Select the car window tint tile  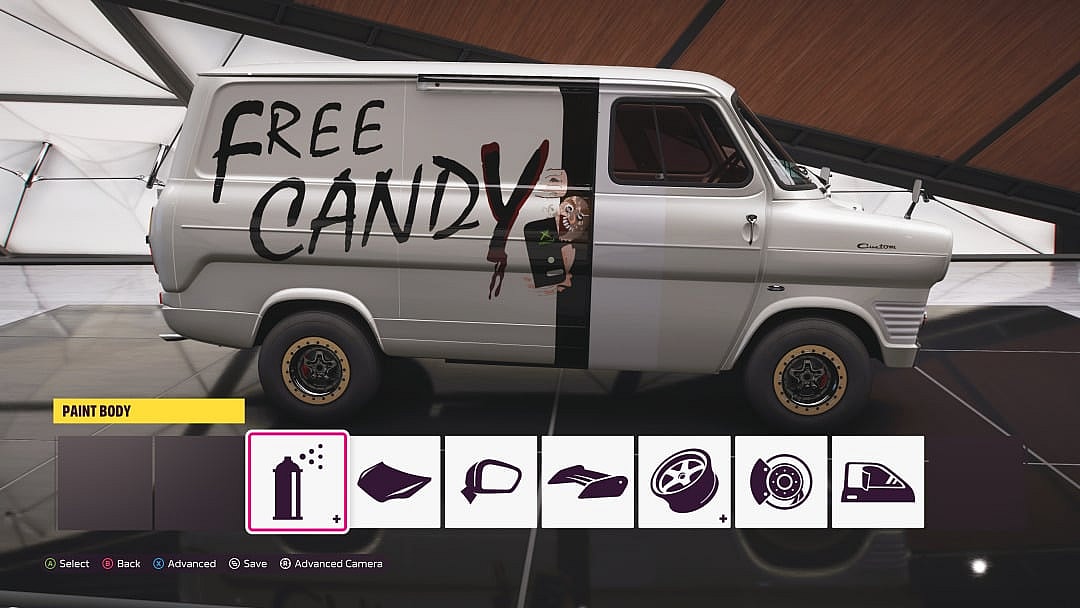pyautogui.click(x=877, y=482)
